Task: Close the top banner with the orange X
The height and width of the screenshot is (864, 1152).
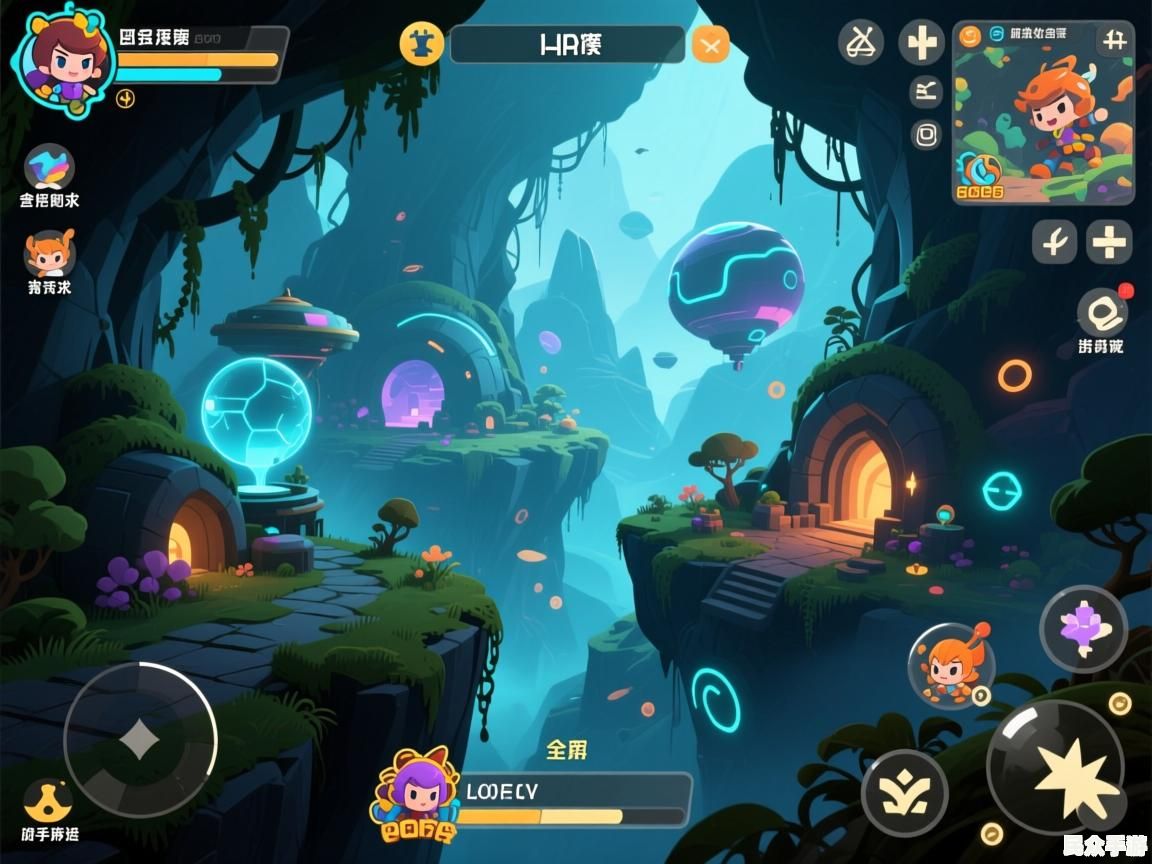Action: pyautogui.click(x=710, y=44)
